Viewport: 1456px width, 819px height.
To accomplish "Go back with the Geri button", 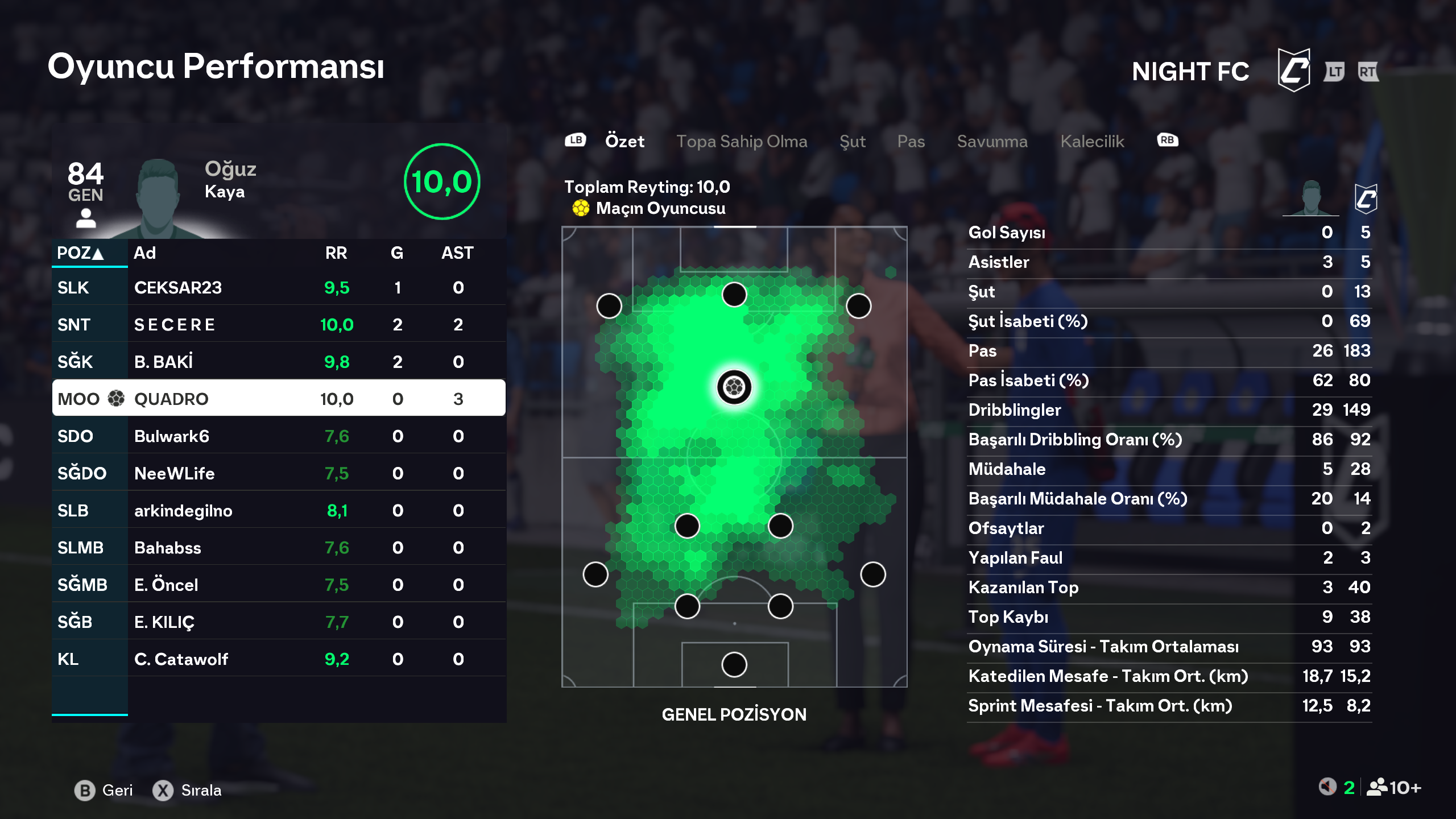I will pos(105,790).
